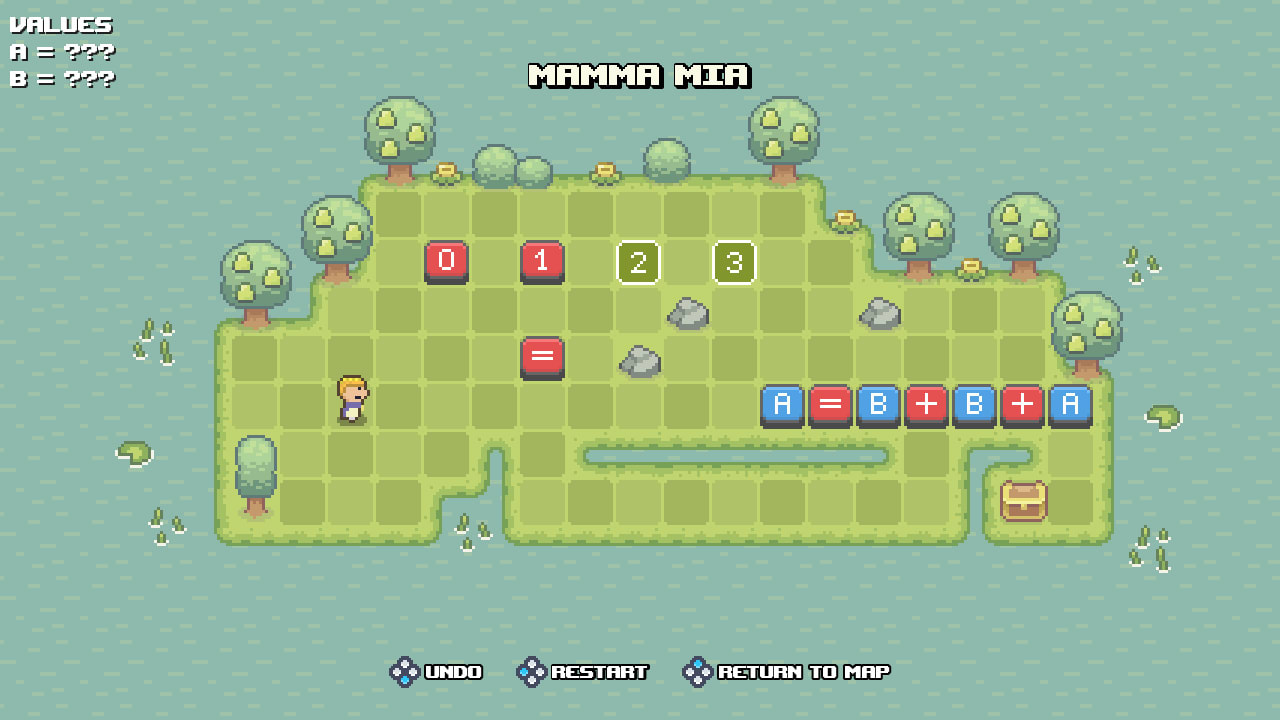Pick the olive number 3 tile
This screenshot has width=1280, height=720.
(735, 263)
